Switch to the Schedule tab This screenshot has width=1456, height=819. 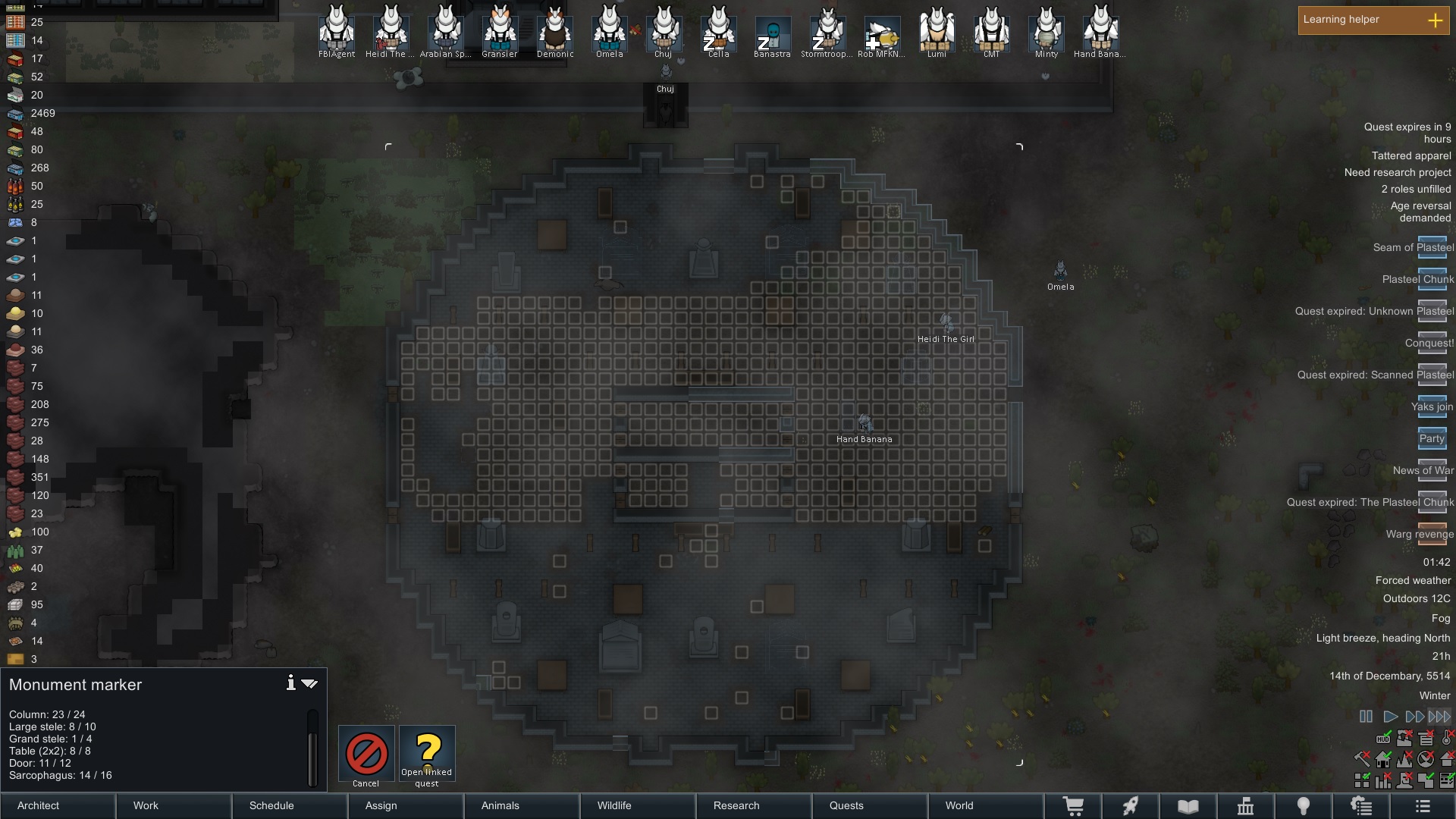[290, 806]
